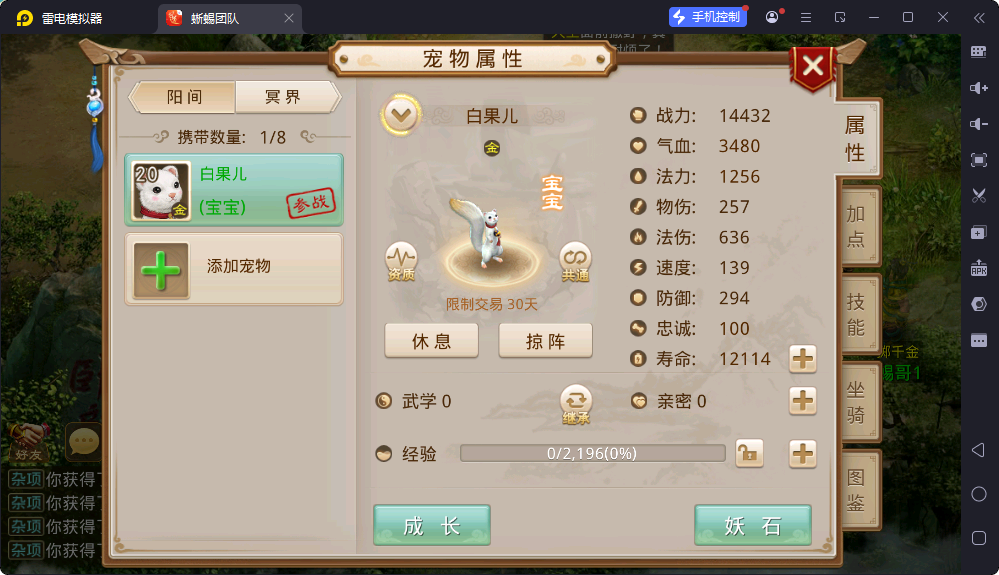Viewport: 999px width, 575px height.
Task: Select the 阳间 tab
Action: [x=184, y=97]
